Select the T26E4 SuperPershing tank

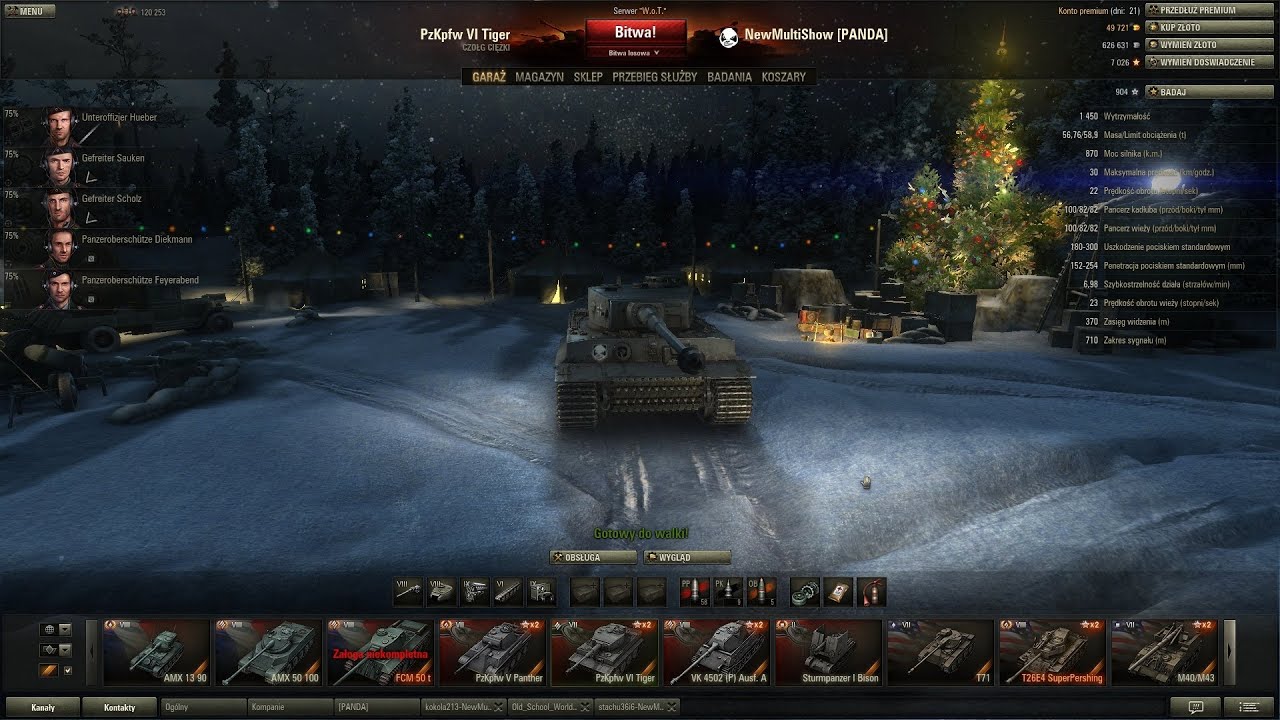click(x=1053, y=652)
